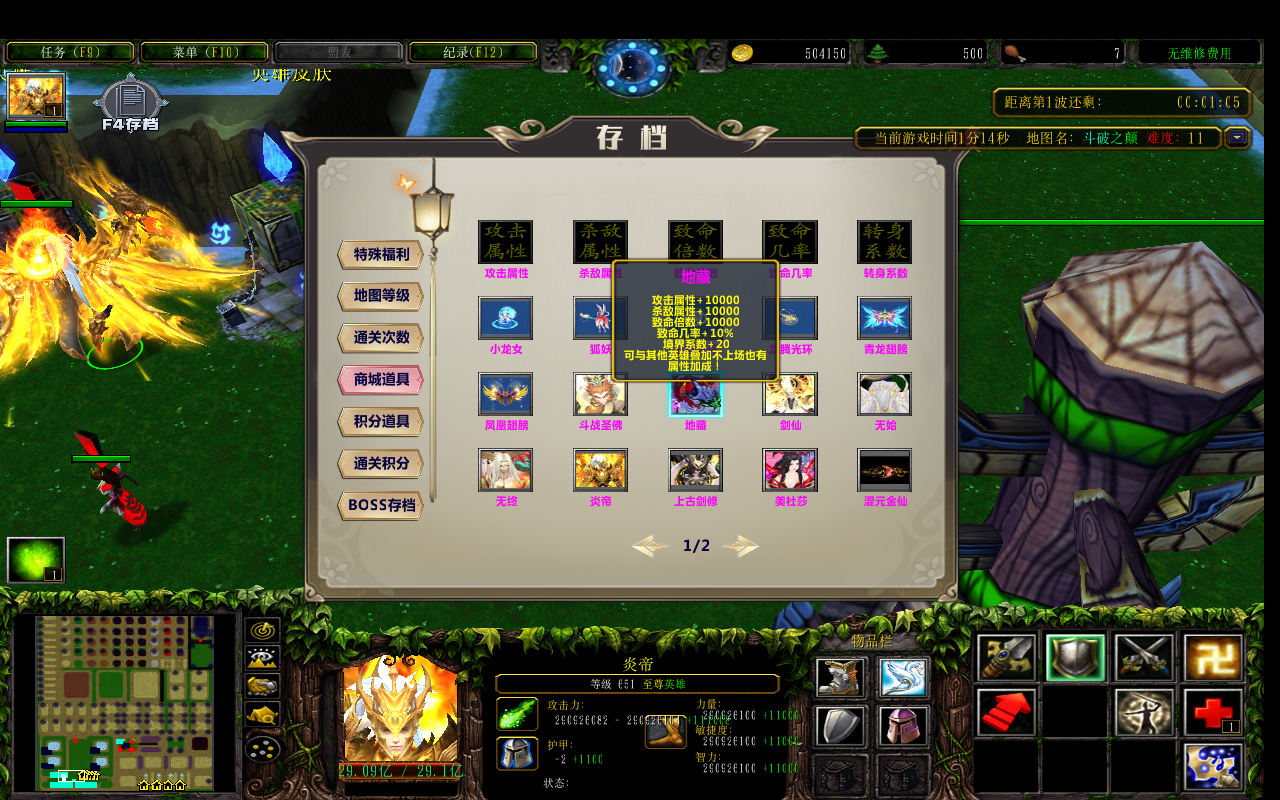Toggle ally colors beside the minimap
This screenshot has width=1280, height=800.
[261, 687]
